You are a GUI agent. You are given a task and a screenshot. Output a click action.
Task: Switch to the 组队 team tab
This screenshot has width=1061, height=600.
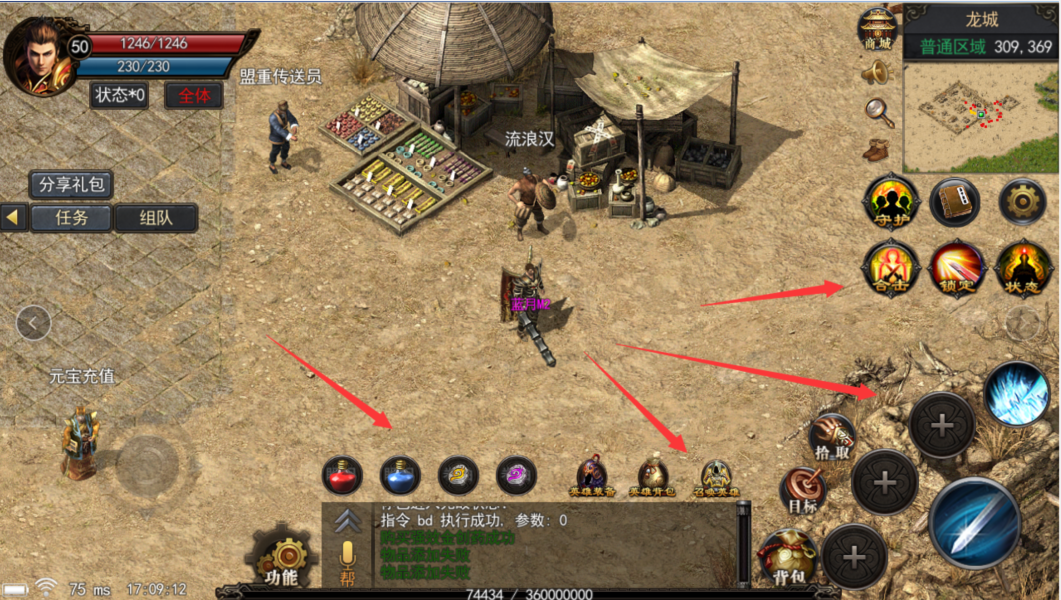pos(155,218)
